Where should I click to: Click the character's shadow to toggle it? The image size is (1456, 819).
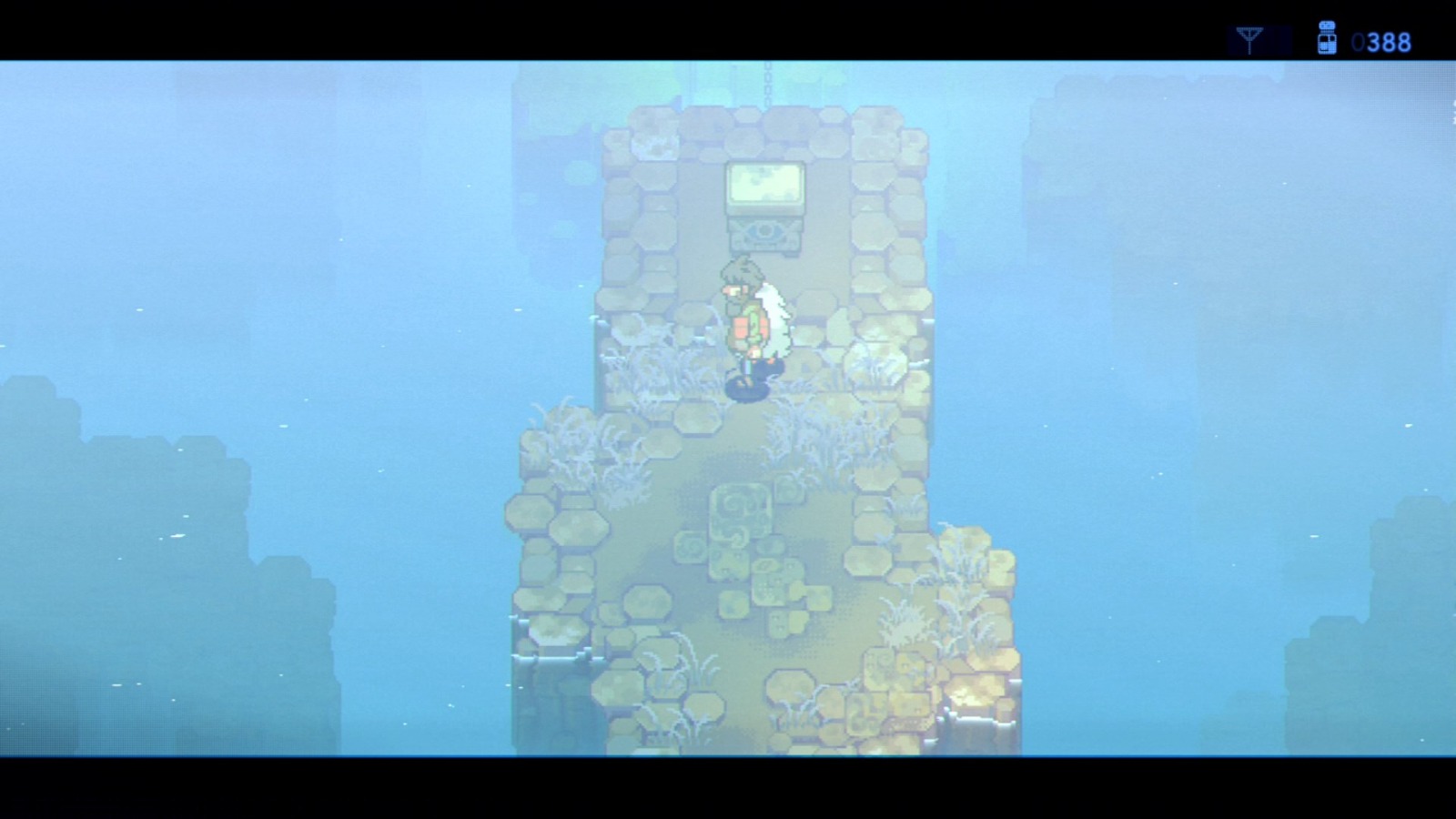click(746, 389)
